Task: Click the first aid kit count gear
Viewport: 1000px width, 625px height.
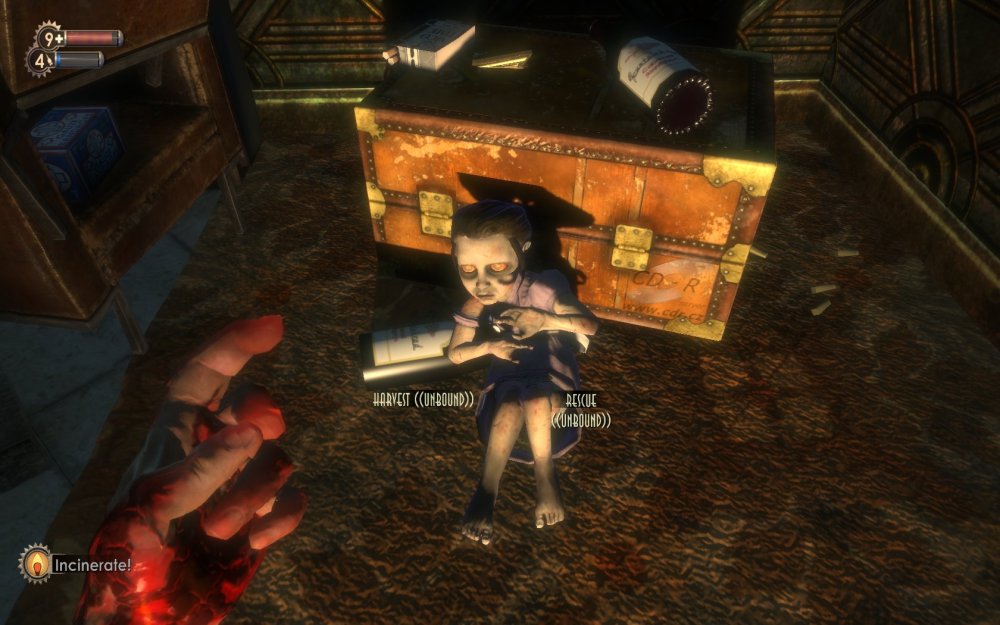Action: tap(48, 38)
